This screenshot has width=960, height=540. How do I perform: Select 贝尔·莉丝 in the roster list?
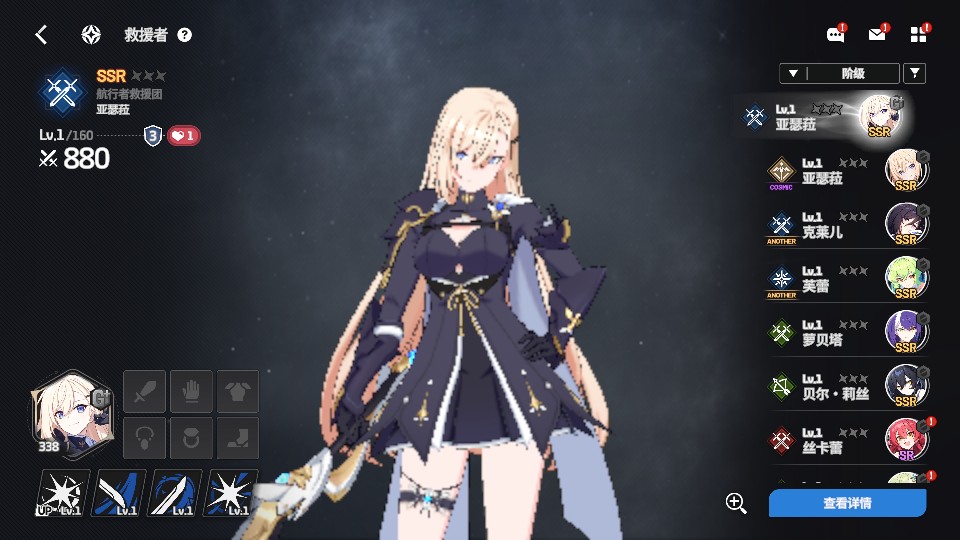click(x=846, y=386)
